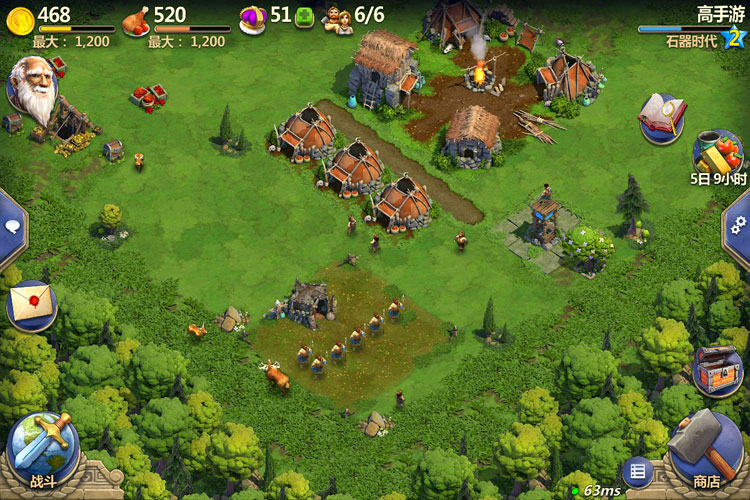Open the mail envelope with red seal
This screenshot has width=750, height=500.
[30, 303]
